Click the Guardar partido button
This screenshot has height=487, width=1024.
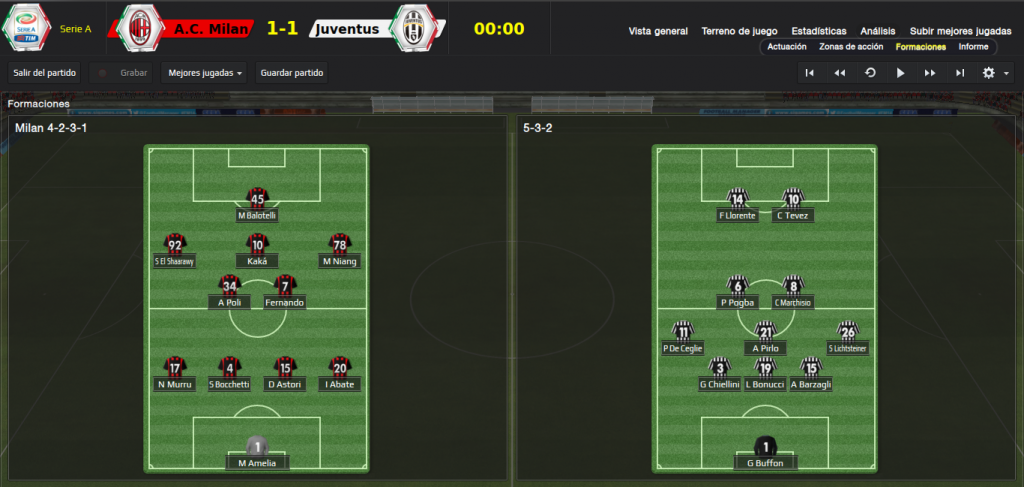[x=292, y=73]
